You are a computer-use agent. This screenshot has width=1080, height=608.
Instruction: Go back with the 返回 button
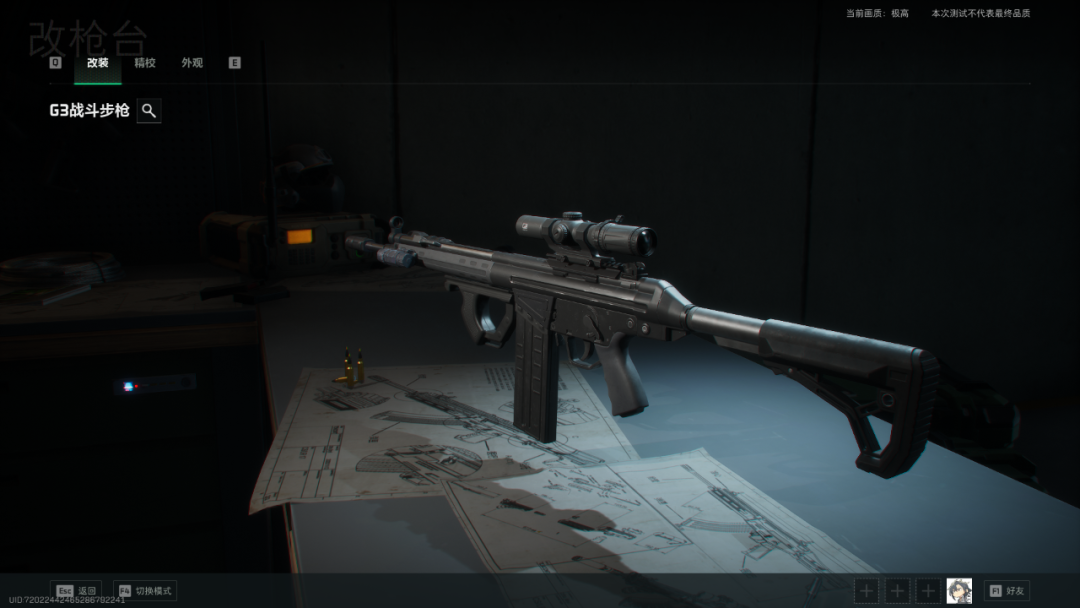pyautogui.click(x=77, y=591)
